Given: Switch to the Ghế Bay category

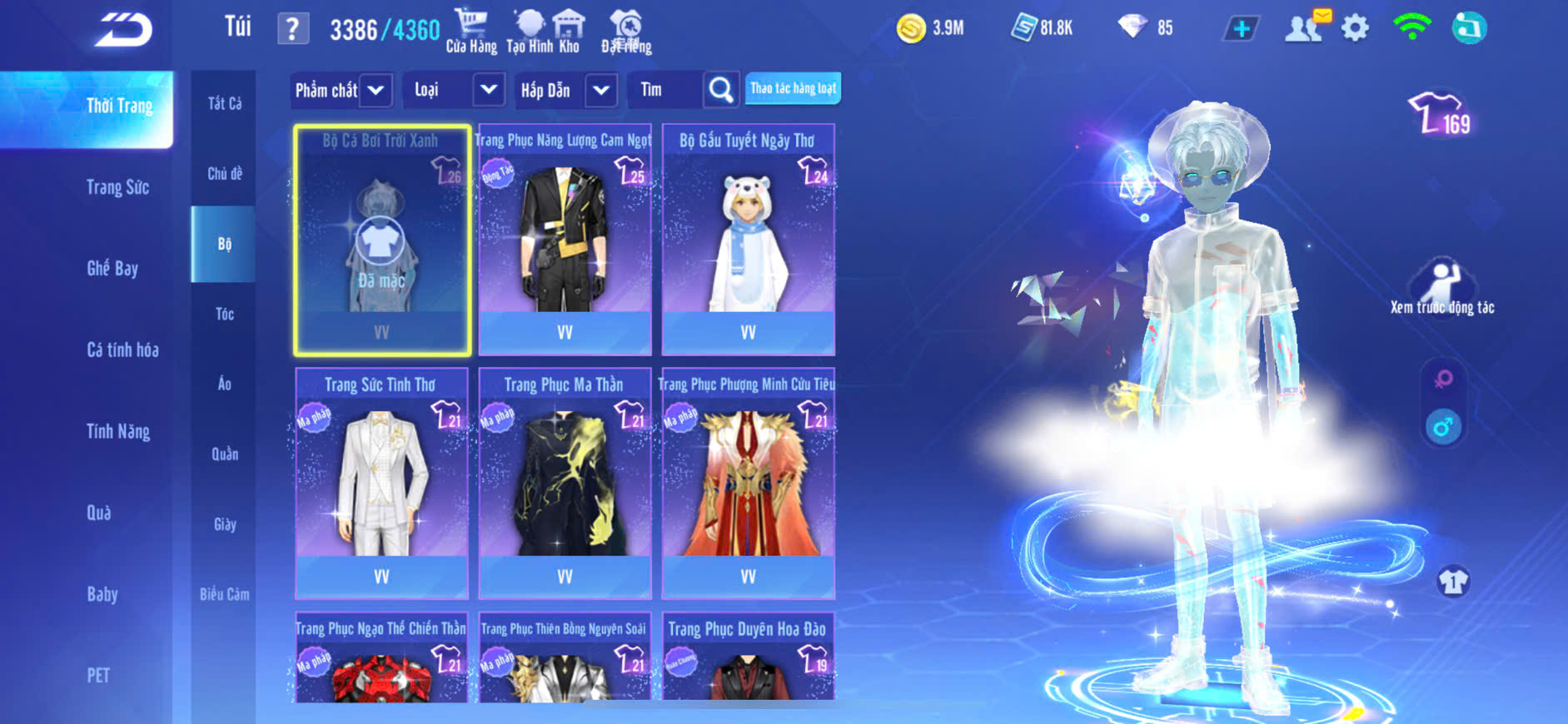Looking at the screenshot, I should click(112, 268).
